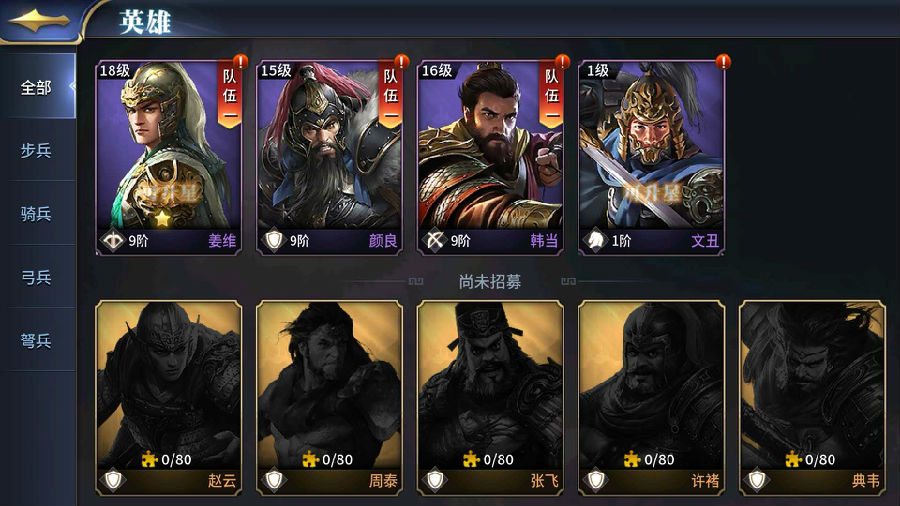Open the unrecruited 张飞 card
The image size is (900, 506).
[x=490, y=397]
